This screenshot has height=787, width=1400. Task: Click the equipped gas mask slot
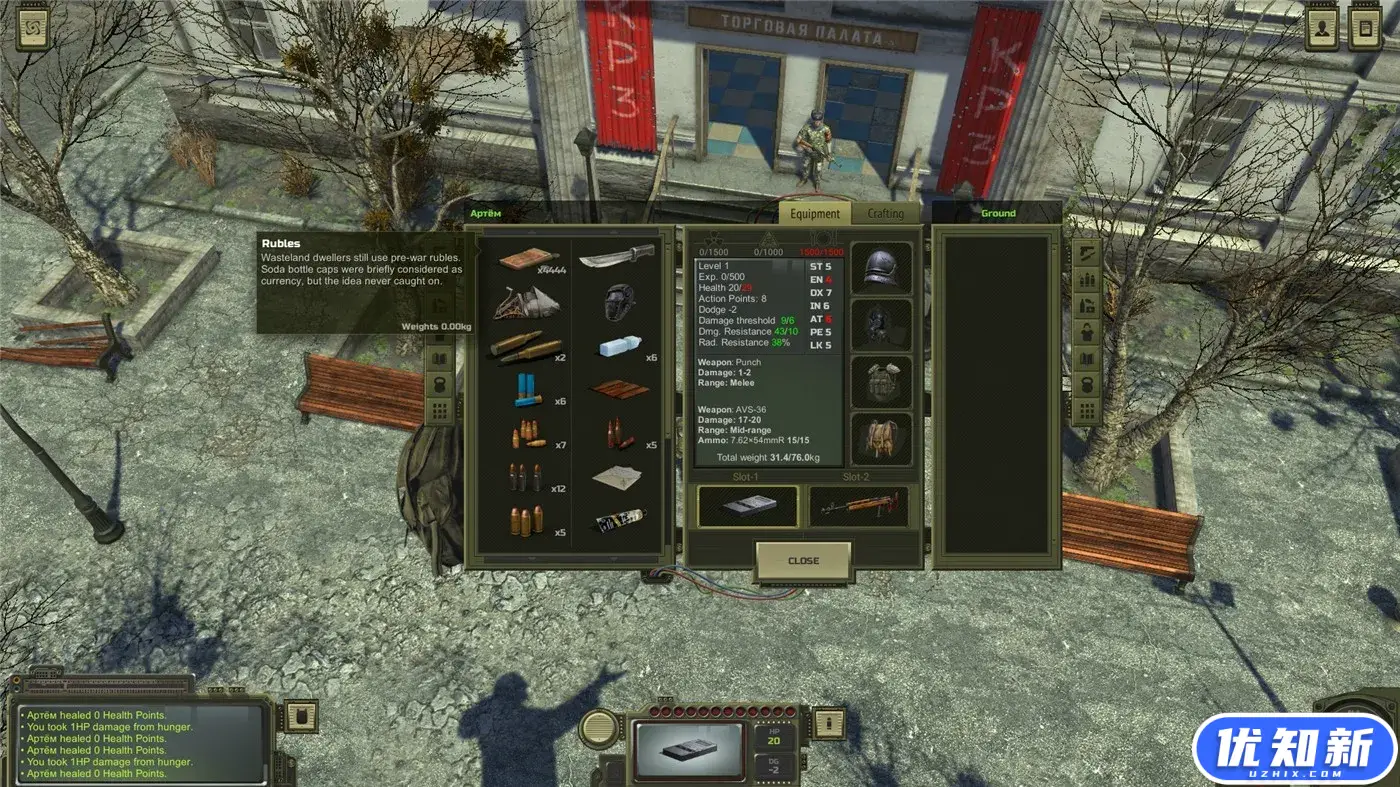881,325
